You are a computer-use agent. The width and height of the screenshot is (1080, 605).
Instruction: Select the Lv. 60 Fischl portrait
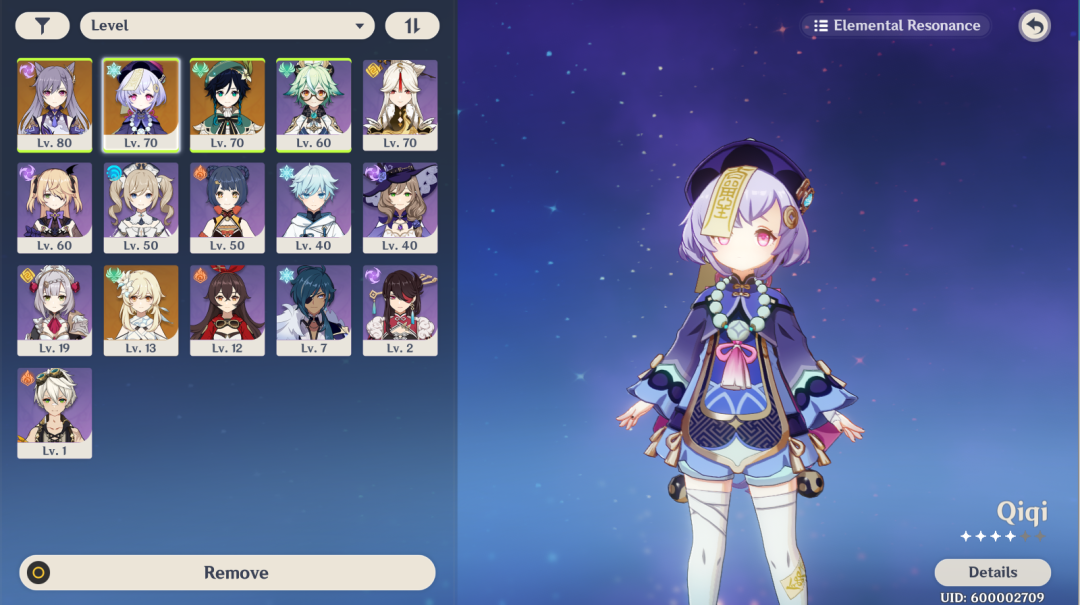(x=55, y=207)
